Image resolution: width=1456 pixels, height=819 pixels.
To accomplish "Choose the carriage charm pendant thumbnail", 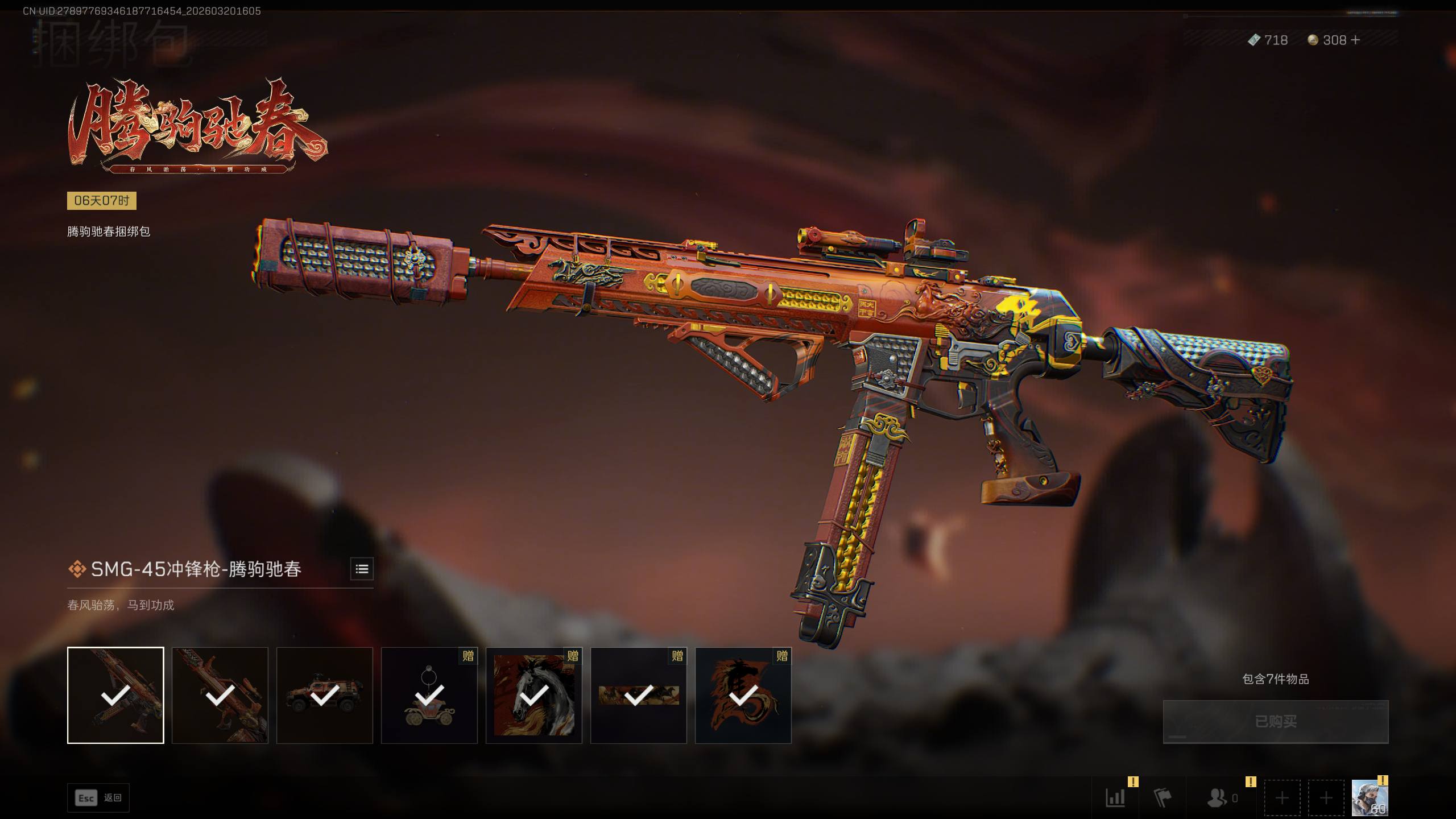I will click(x=429, y=695).
